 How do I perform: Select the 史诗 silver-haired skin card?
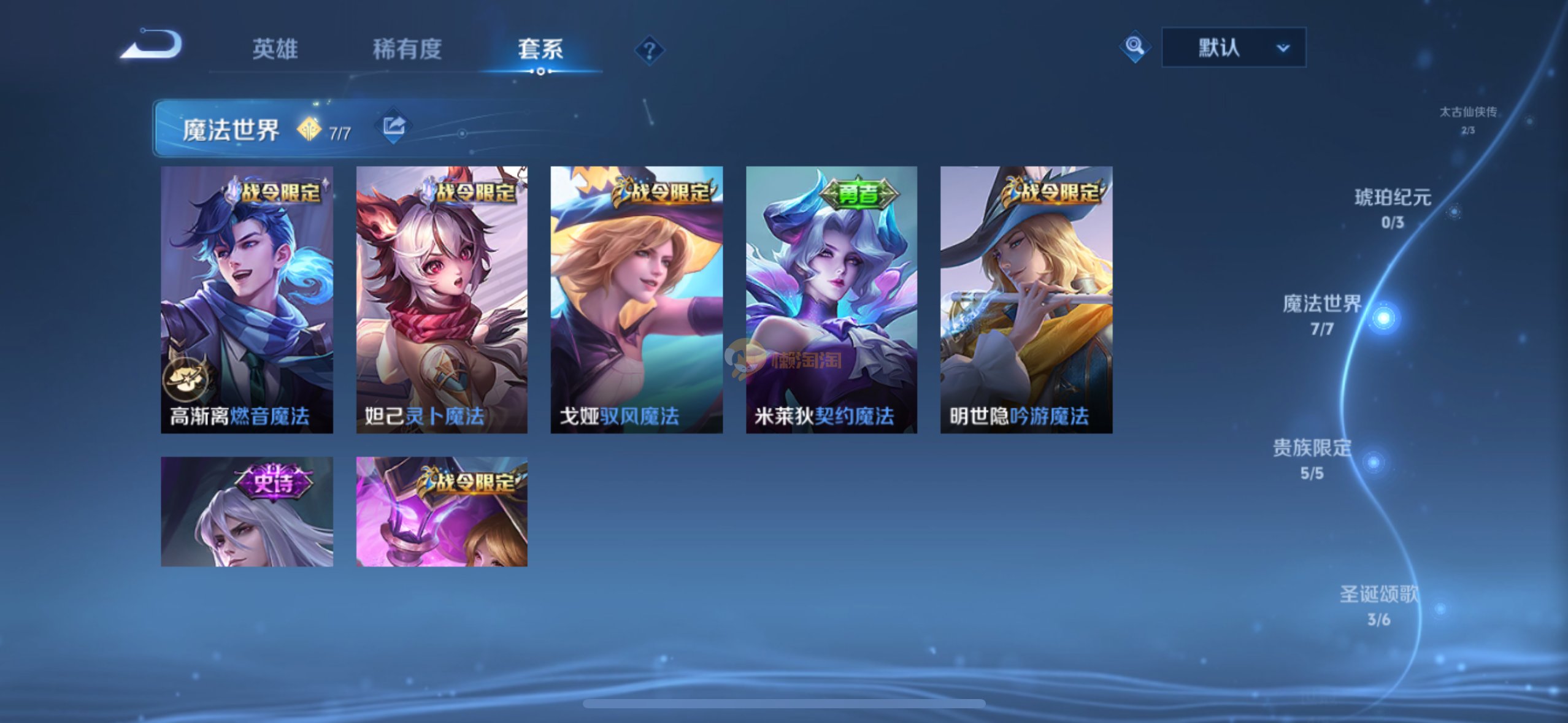point(247,511)
